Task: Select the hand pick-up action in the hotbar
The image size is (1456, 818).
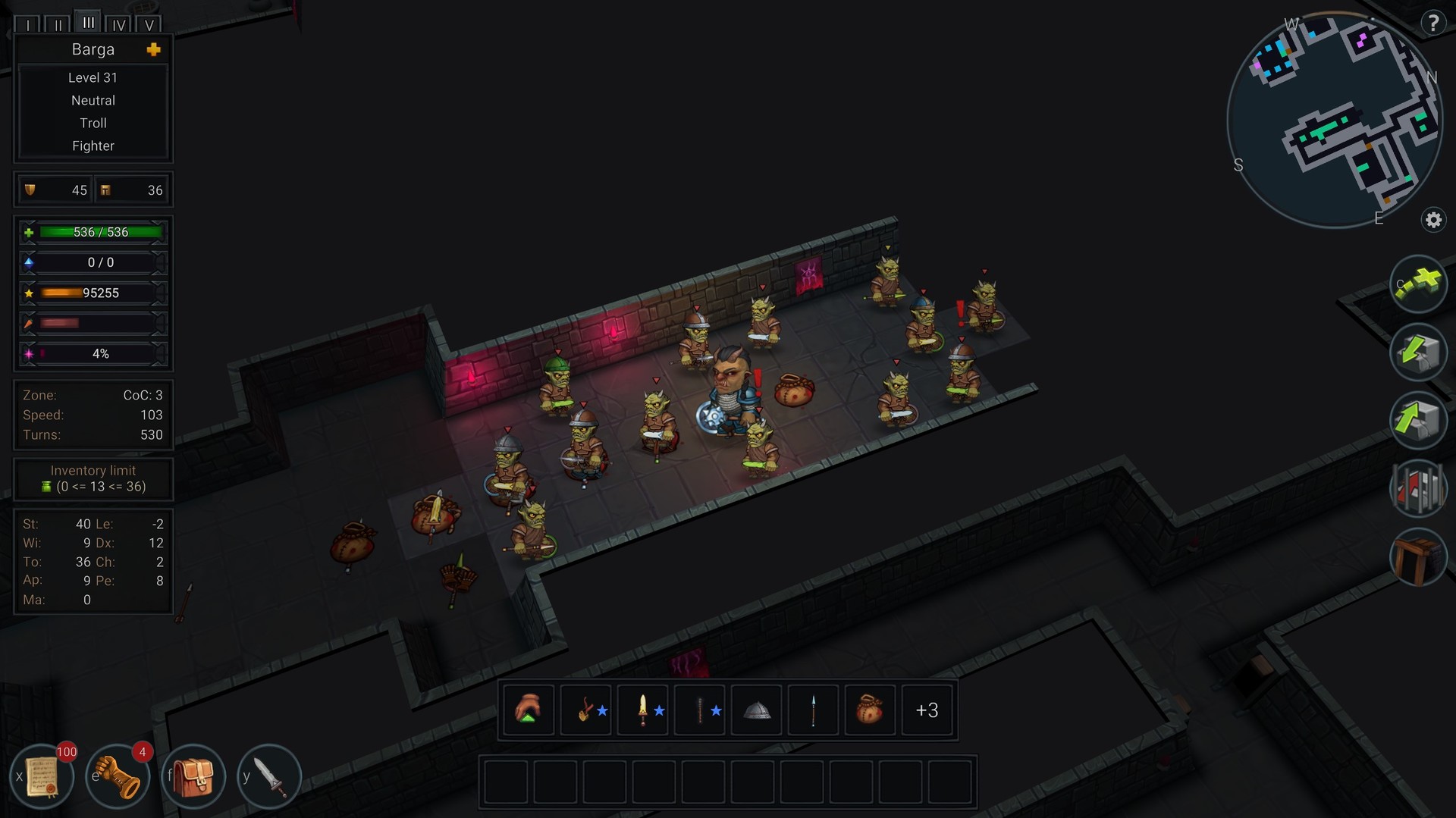Action: click(529, 710)
